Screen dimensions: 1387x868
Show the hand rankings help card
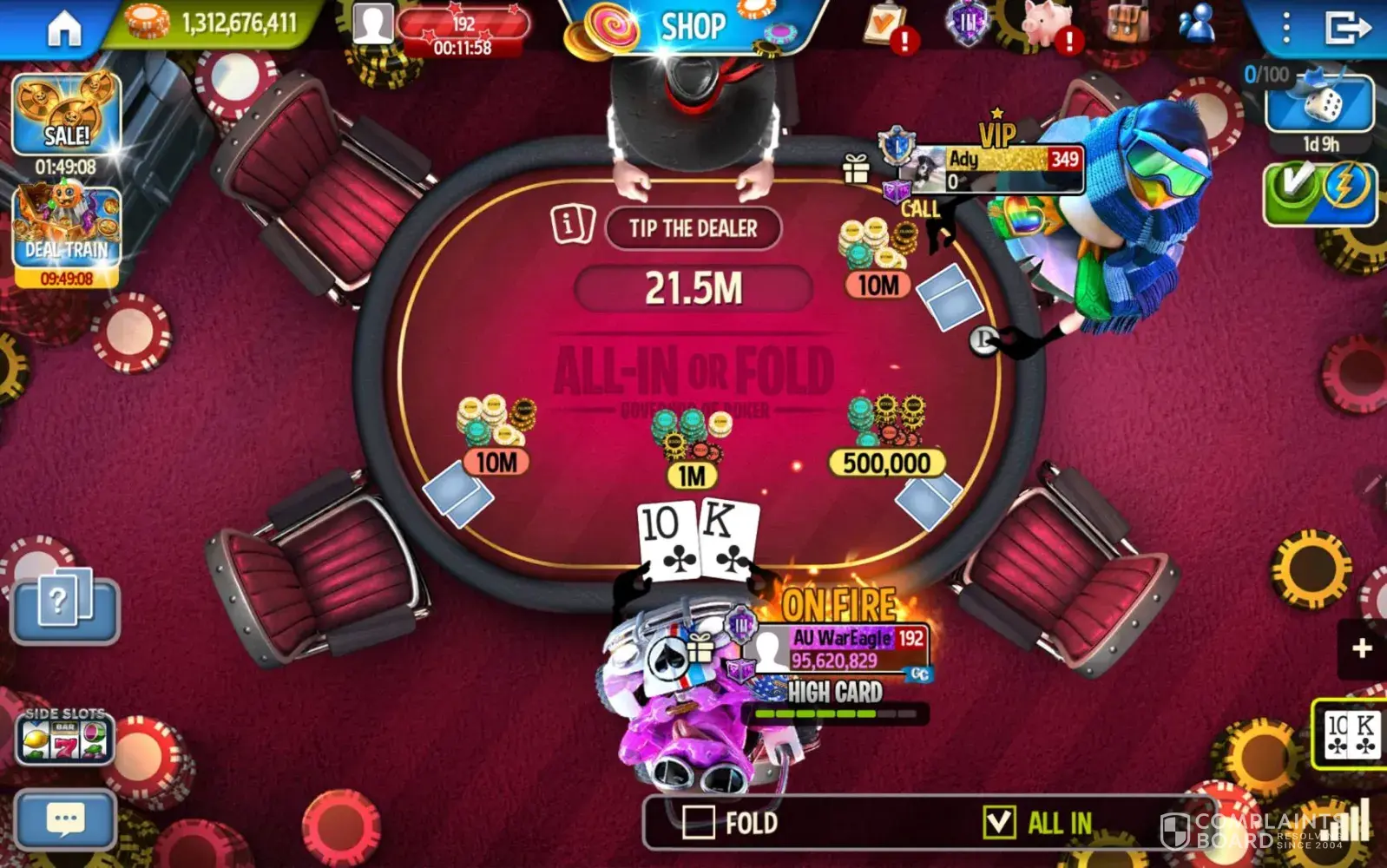(x=64, y=603)
